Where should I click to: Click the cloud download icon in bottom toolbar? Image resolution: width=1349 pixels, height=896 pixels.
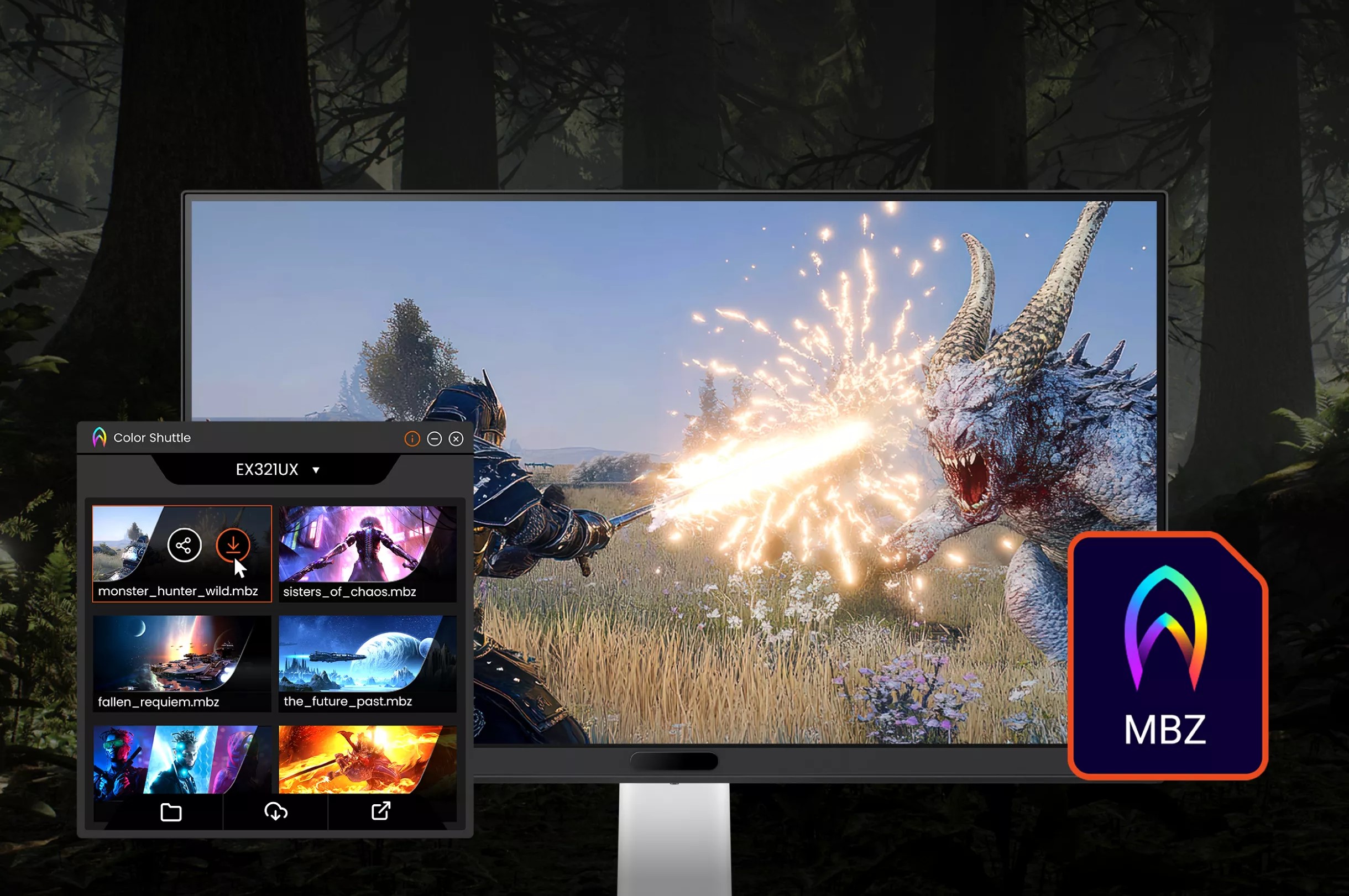click(x=276, y=811)
